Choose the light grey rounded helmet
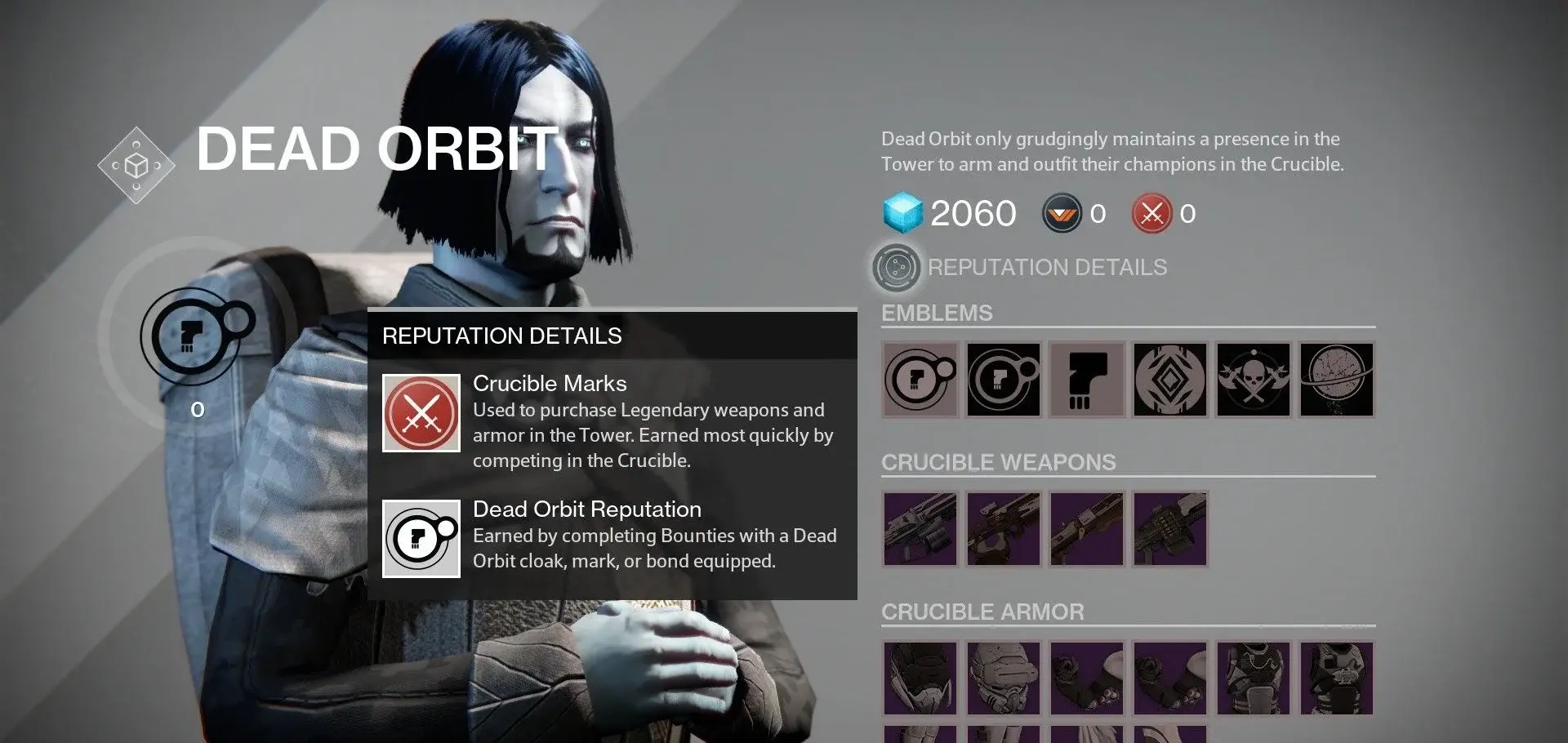This screenshot has width=1568, height=743. point(1004,678)
